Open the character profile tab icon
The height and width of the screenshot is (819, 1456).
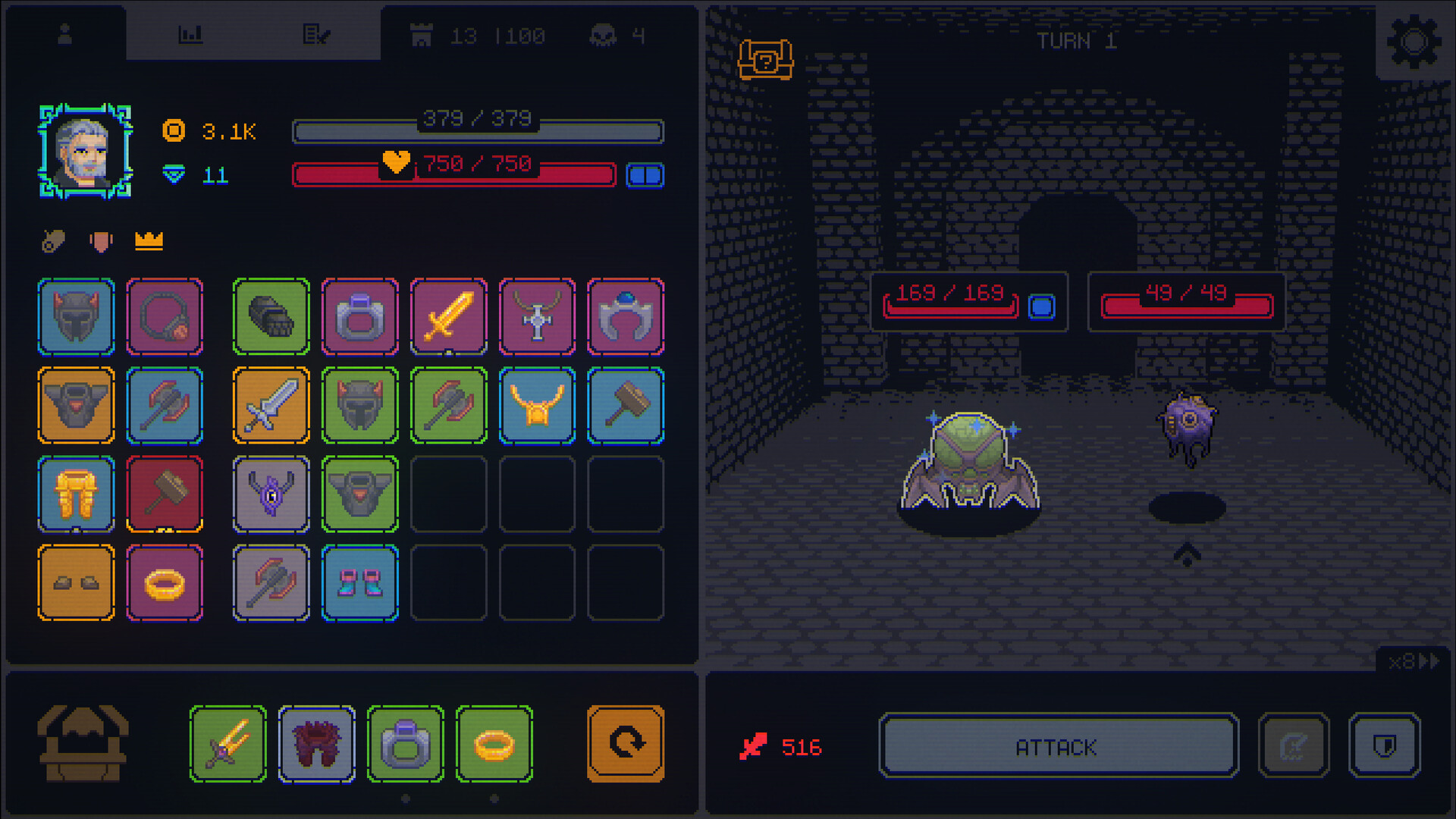click(x=64, y=33)
